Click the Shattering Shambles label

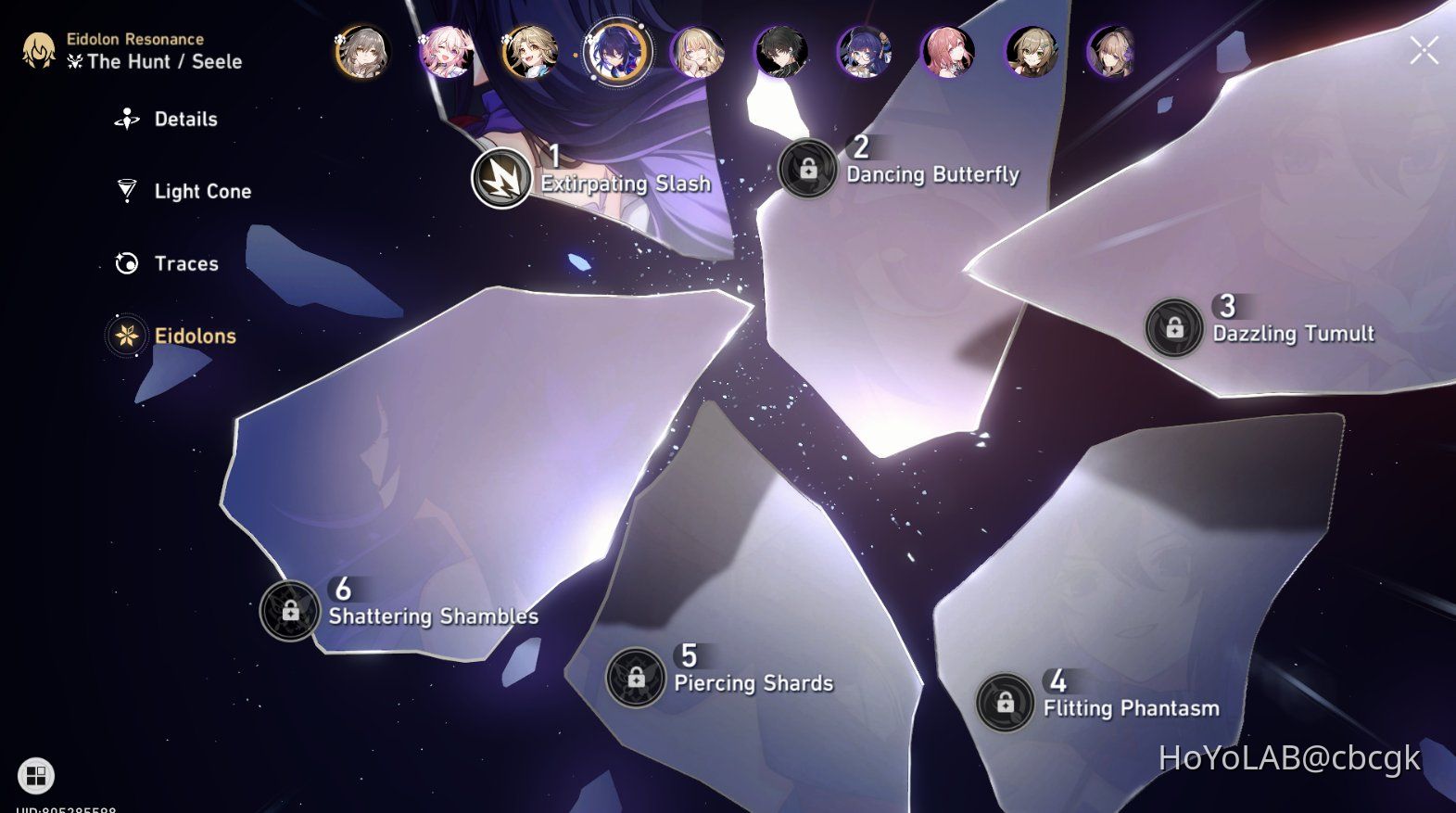point(432,616)
